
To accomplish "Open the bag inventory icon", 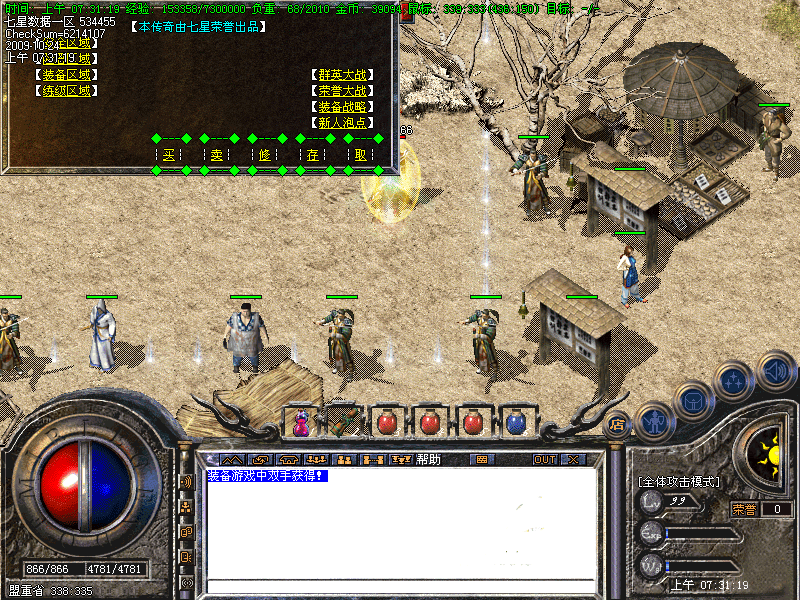I will pyautogui.click(x=693, y=401).
